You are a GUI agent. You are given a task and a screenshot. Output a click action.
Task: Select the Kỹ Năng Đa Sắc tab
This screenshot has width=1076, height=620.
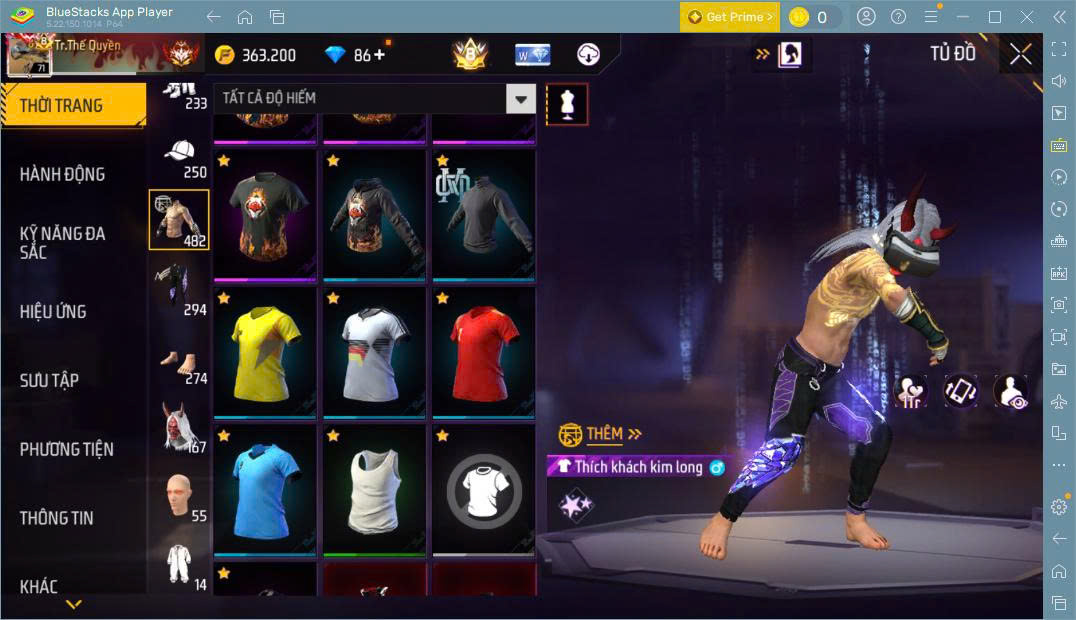click(62, 242)
